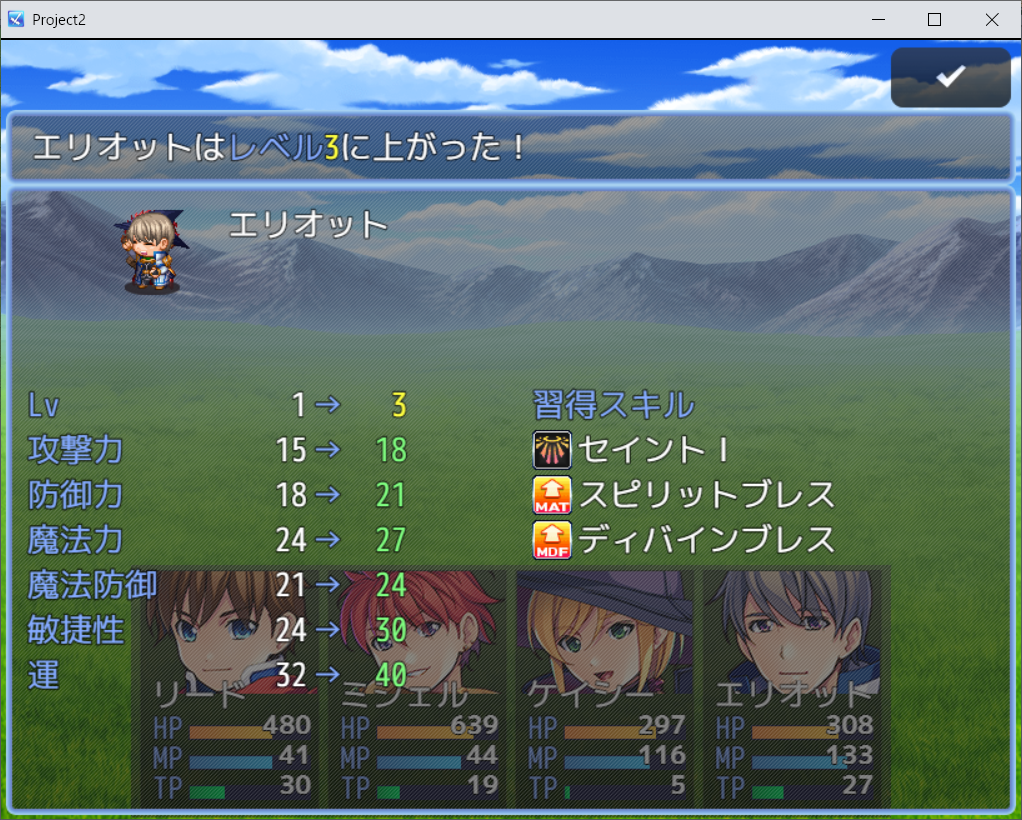
Task: Advance the level-up message window
Action: pos(510,147)
